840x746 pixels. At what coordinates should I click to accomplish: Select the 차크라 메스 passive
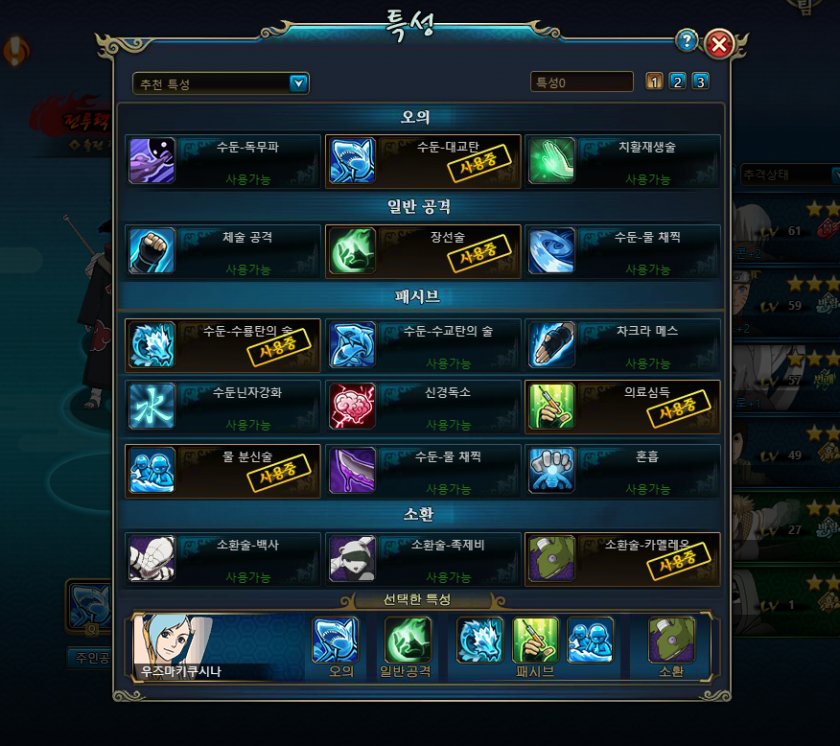tap(622, 345)
